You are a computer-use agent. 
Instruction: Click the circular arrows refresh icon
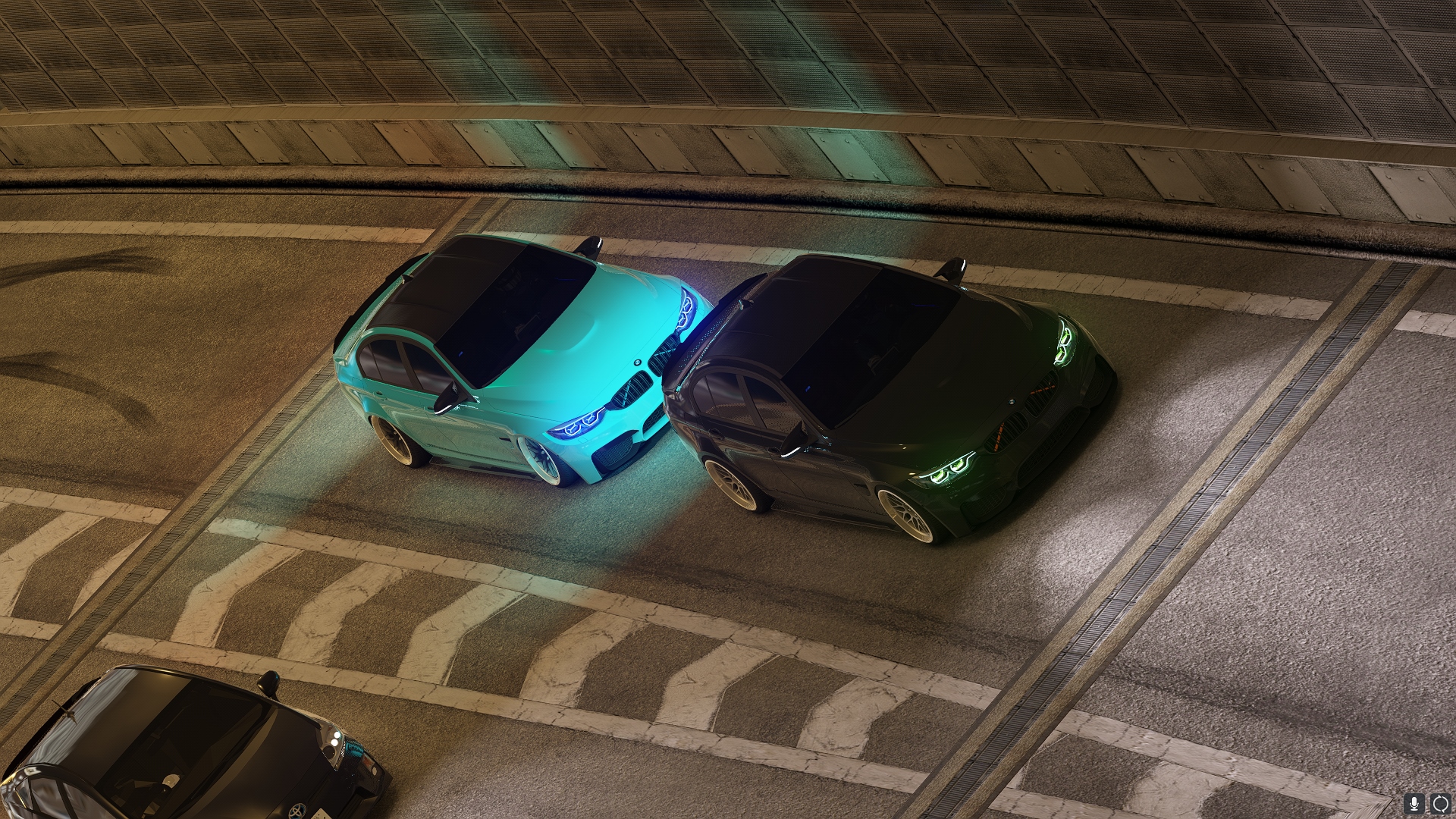tap(1439, 803)
